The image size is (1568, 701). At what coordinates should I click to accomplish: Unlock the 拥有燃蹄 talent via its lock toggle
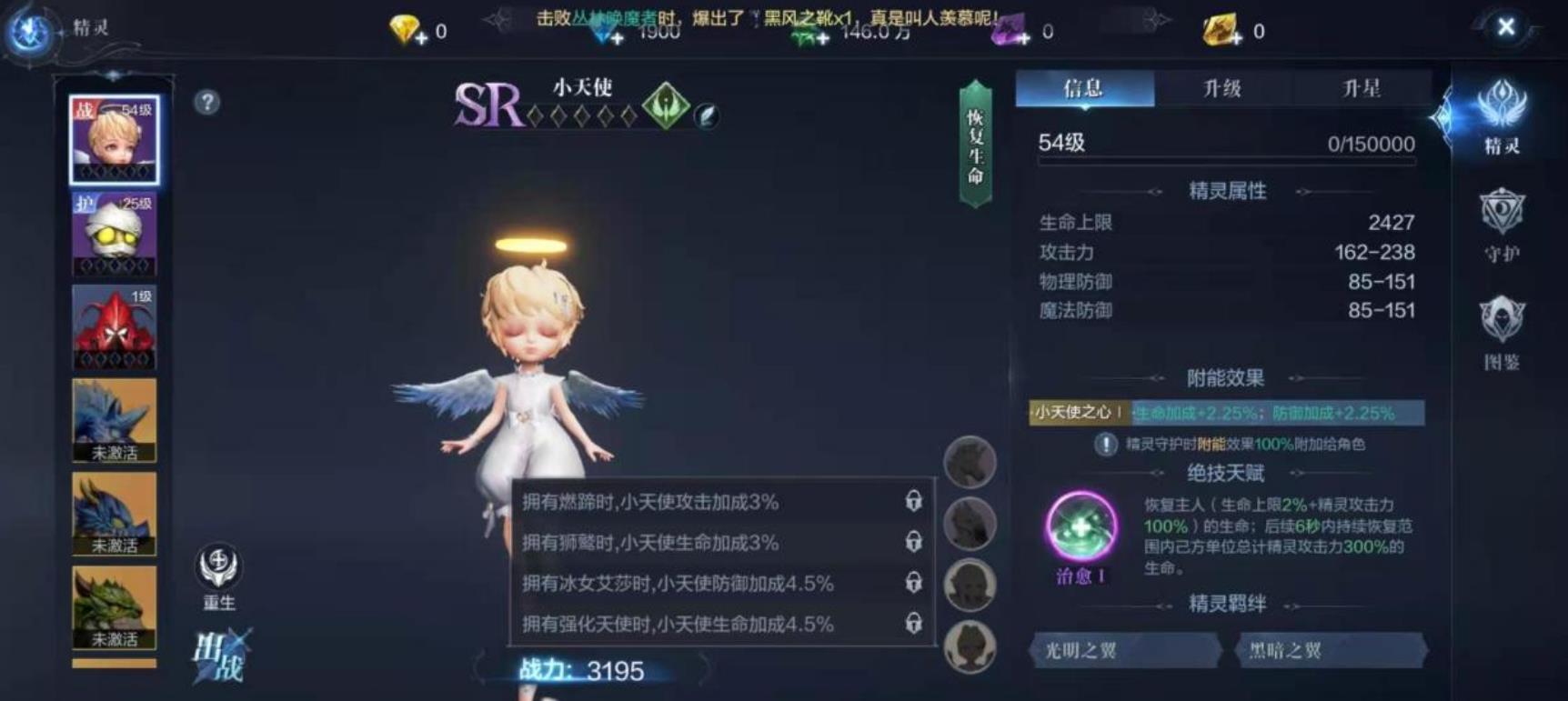click(x=914, y=502)
